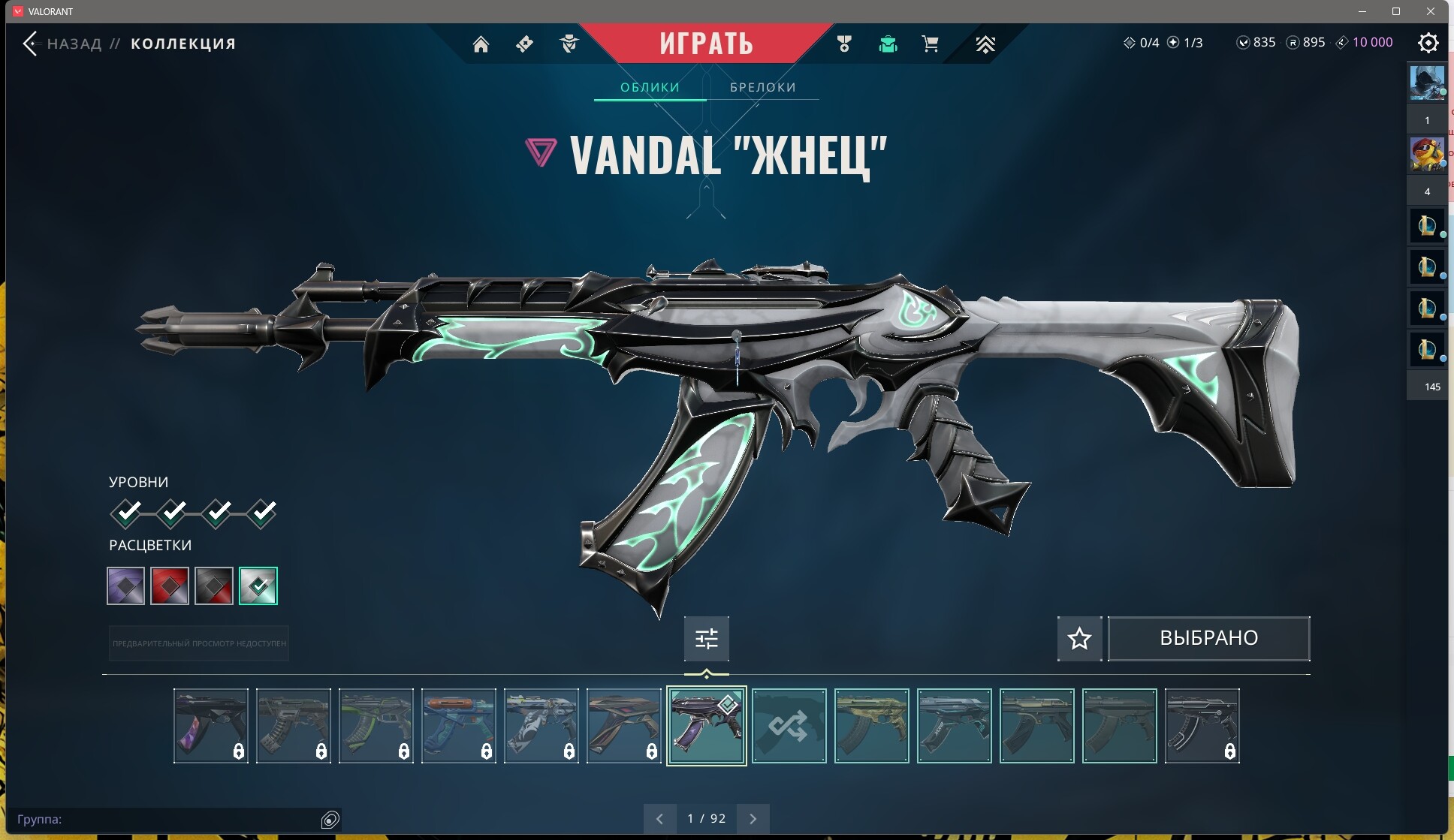Go to the previous skin page arrow
The image size is (1454, 840).
click(659, 818)
